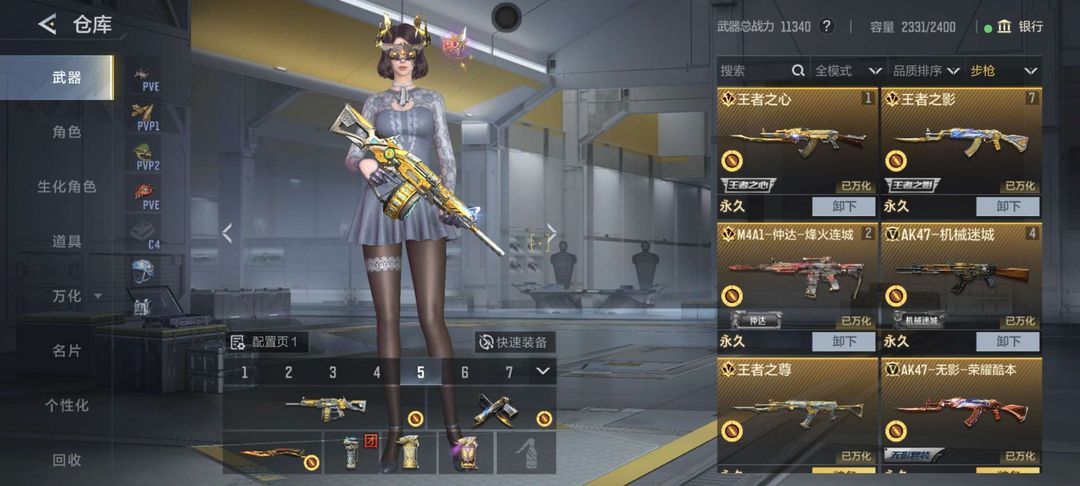Go back using the top-left arrow

[47, 25]
